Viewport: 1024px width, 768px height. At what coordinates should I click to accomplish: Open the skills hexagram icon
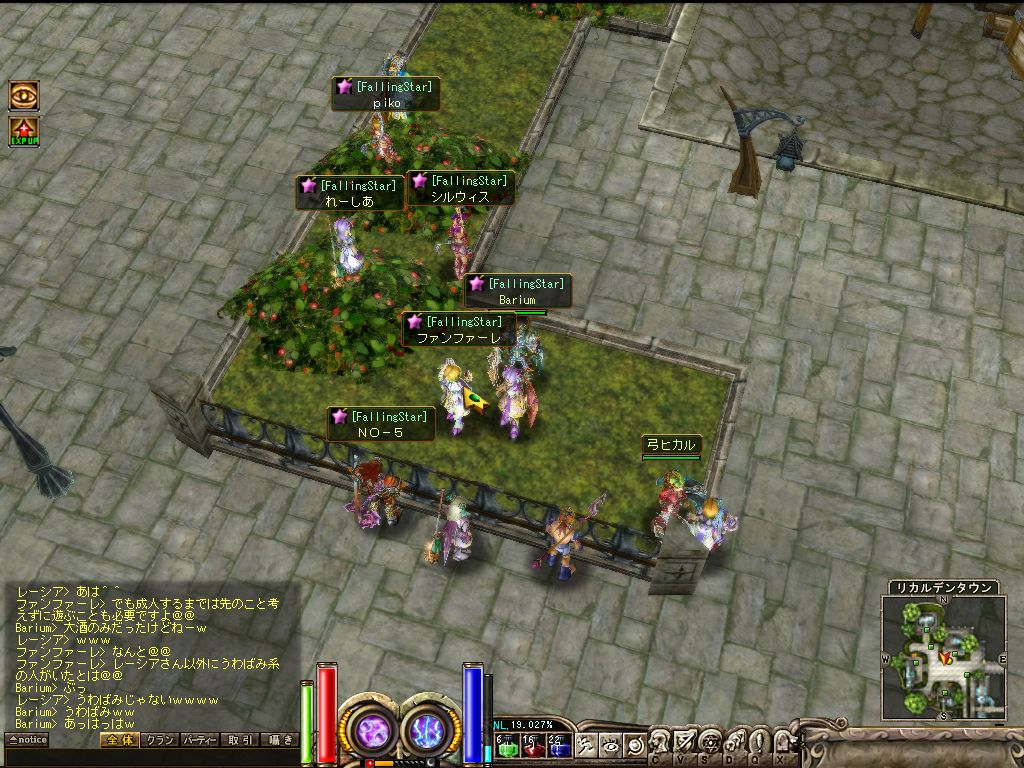tap(710, 742)
